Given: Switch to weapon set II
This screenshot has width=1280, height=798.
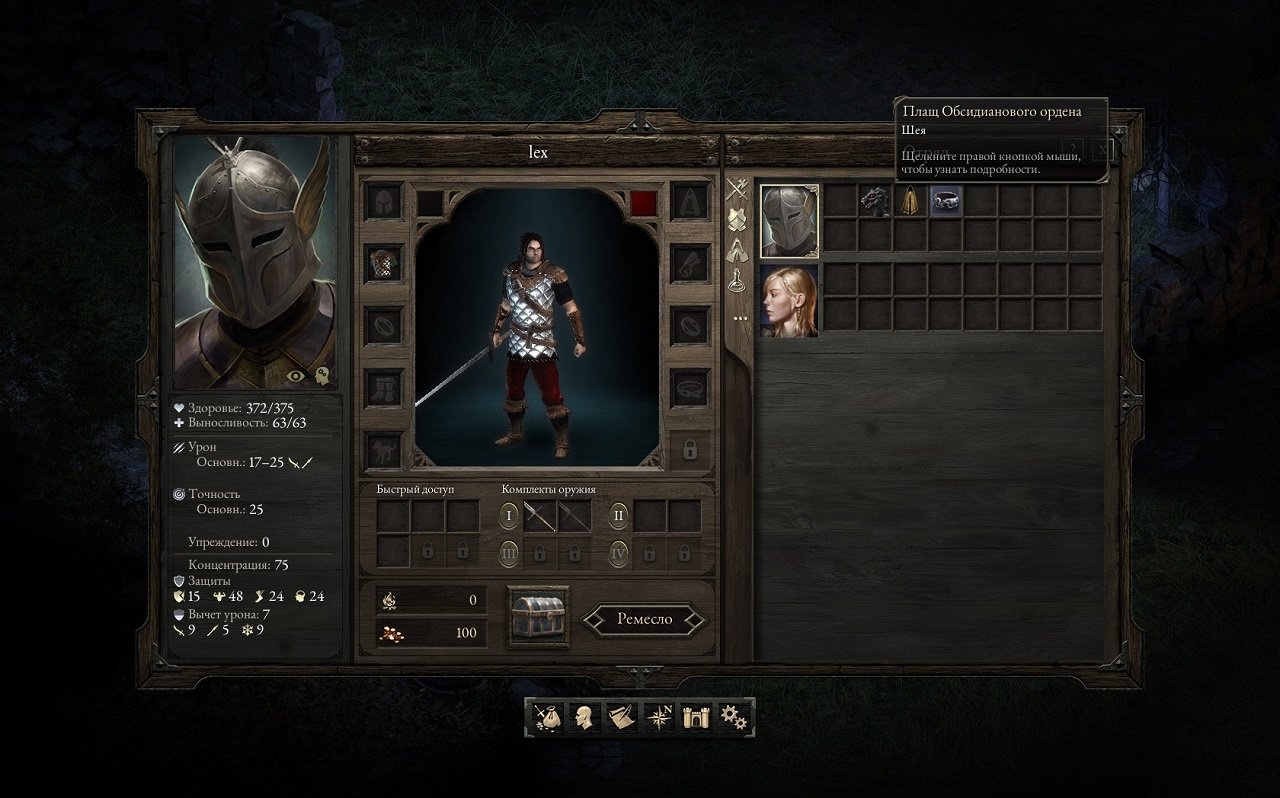Looking at the screenshot, I should 617,515.
